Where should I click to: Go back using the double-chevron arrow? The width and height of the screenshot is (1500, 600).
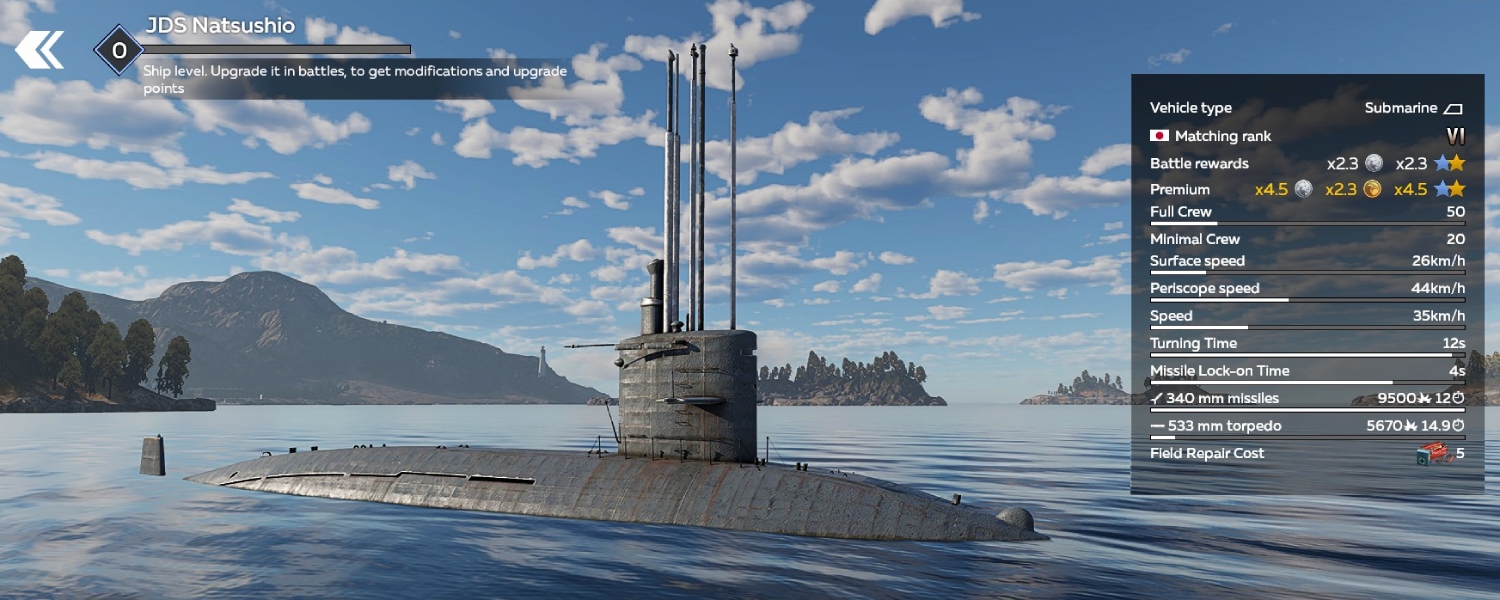tap(39, 50)
